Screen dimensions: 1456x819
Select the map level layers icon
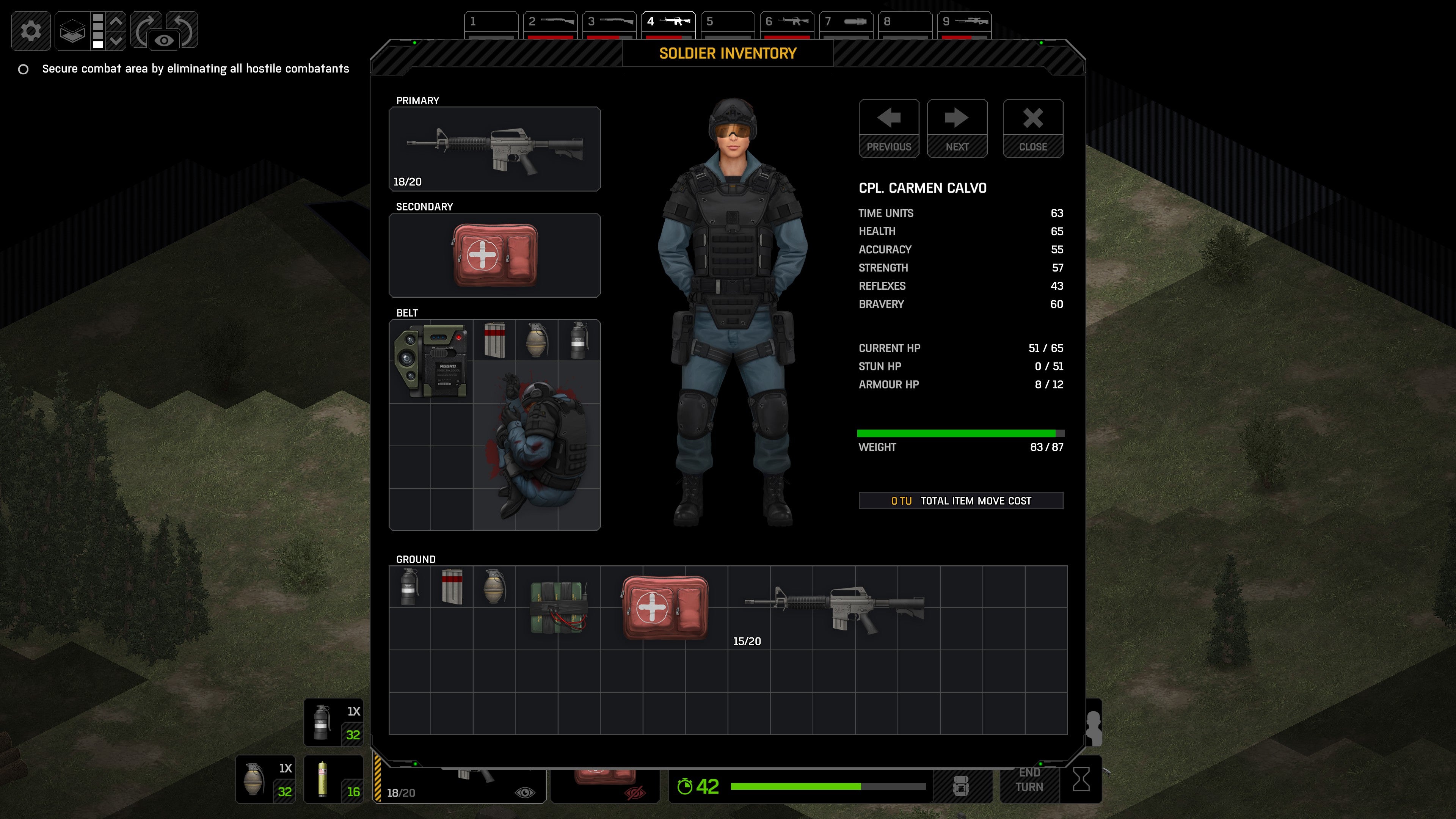(74, 31)
